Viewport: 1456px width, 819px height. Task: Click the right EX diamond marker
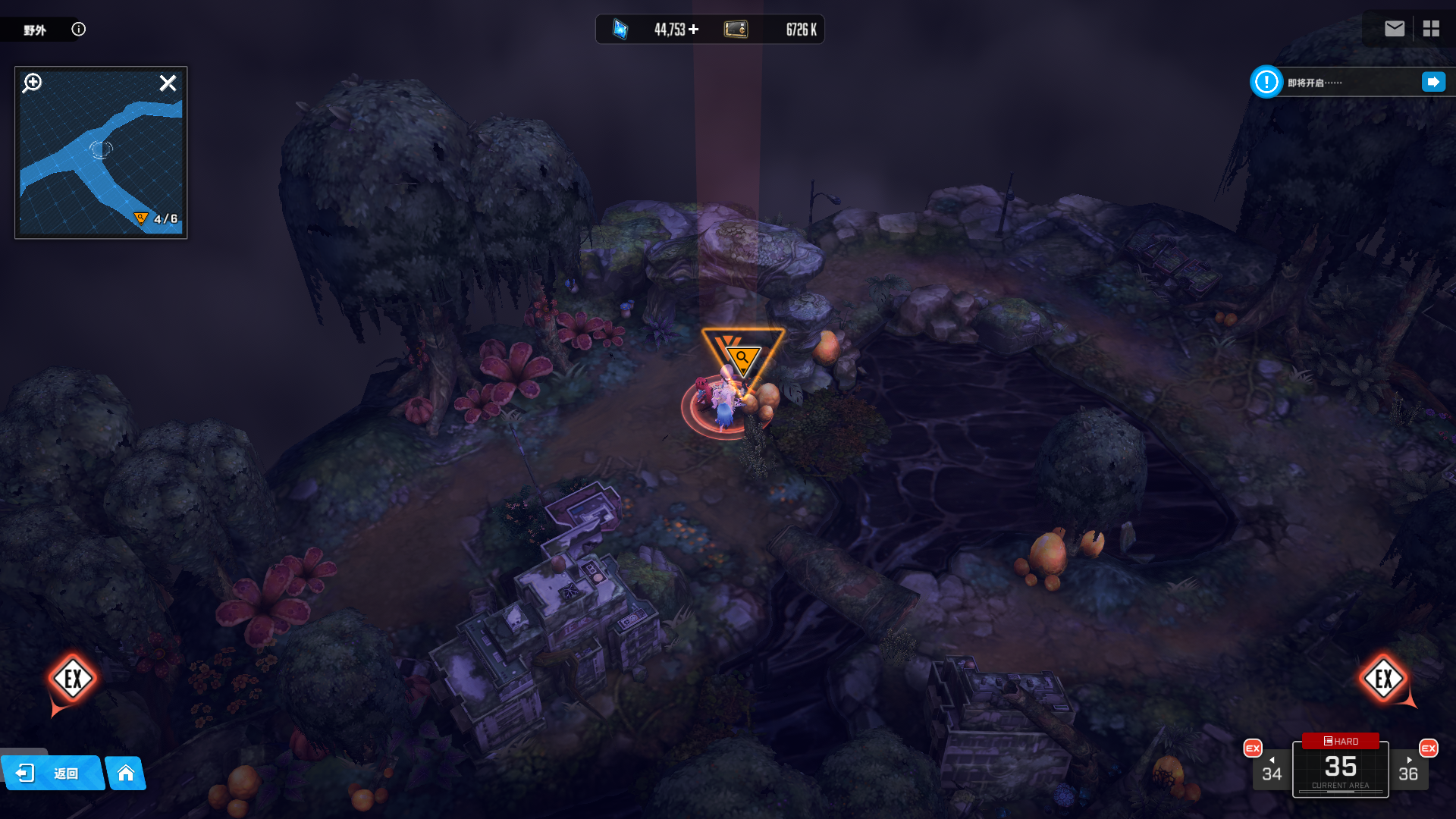(1383, 679)
